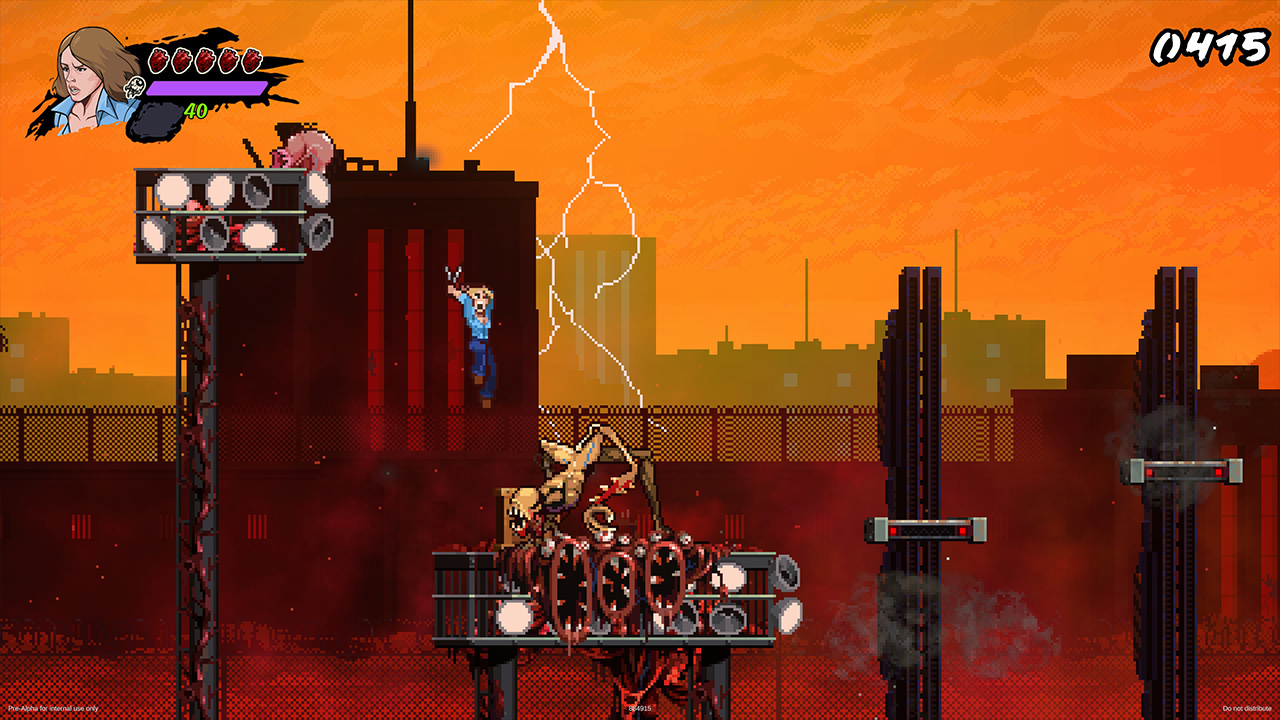Screen dimensions: 1280x720
Task: Click the fourth heart icon in the row
Action: (x=229, y=60)
